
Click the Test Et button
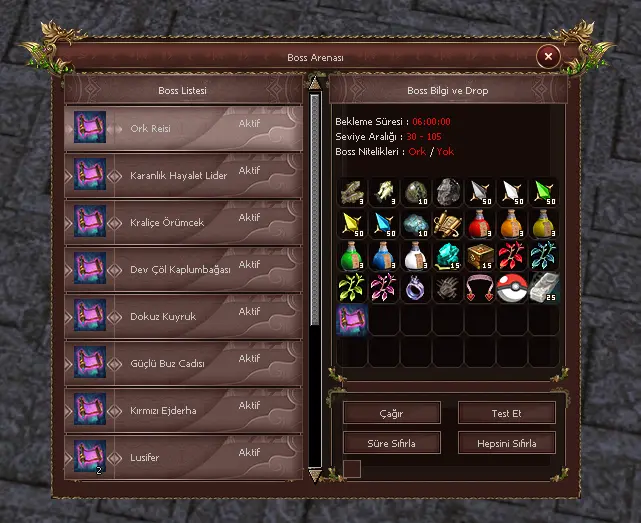[x=506, y=413]
